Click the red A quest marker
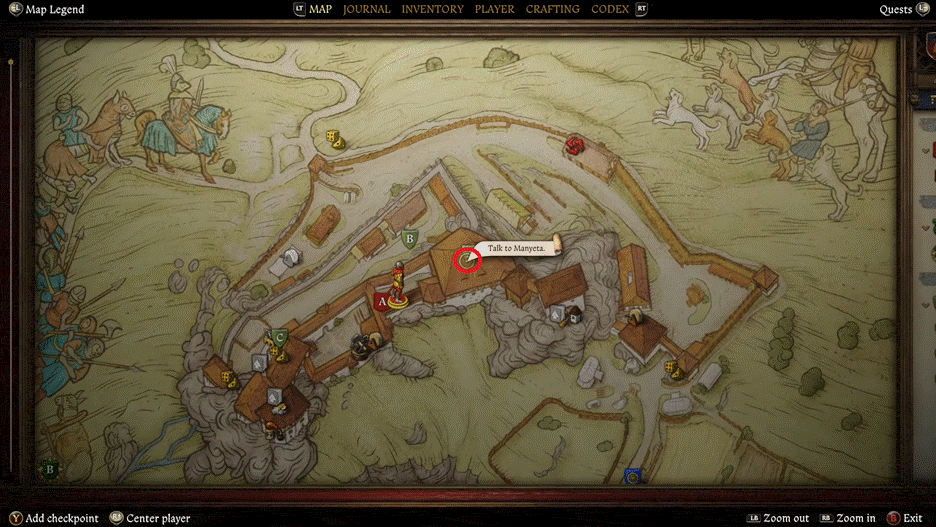The height and width of the screenshot is (527, 936). tap(381, 300)
